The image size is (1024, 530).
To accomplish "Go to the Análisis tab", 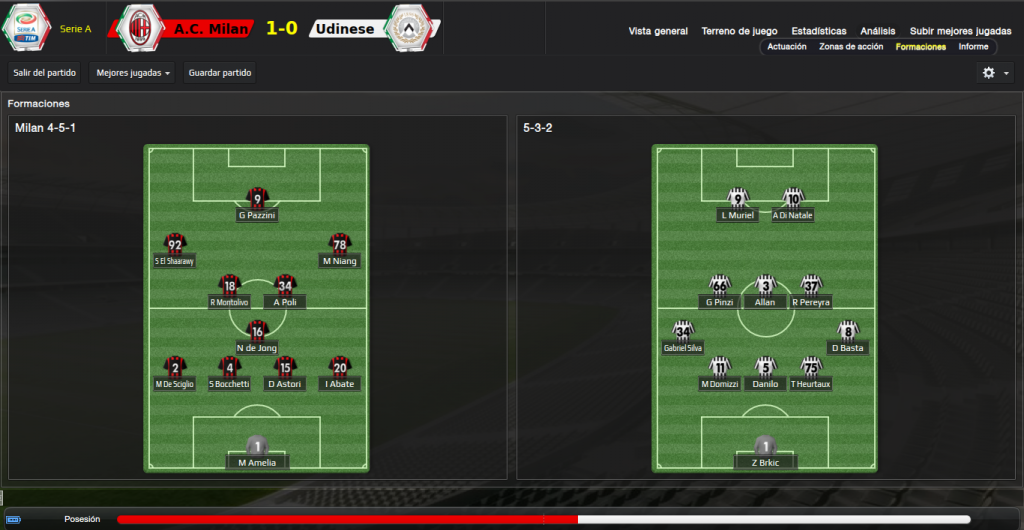I will point(878,31).
